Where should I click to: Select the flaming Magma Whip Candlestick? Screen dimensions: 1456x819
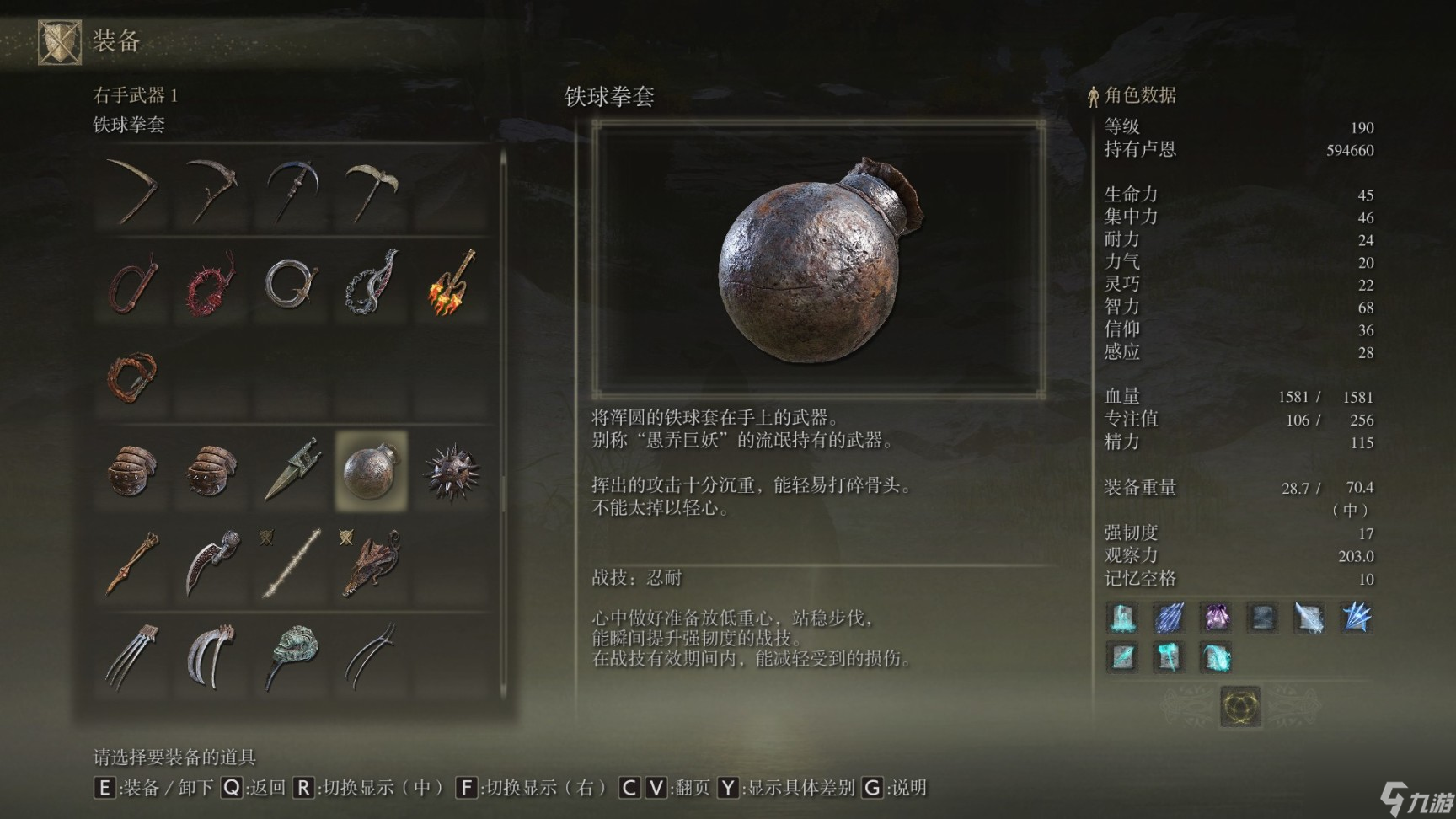pos(451,283)
